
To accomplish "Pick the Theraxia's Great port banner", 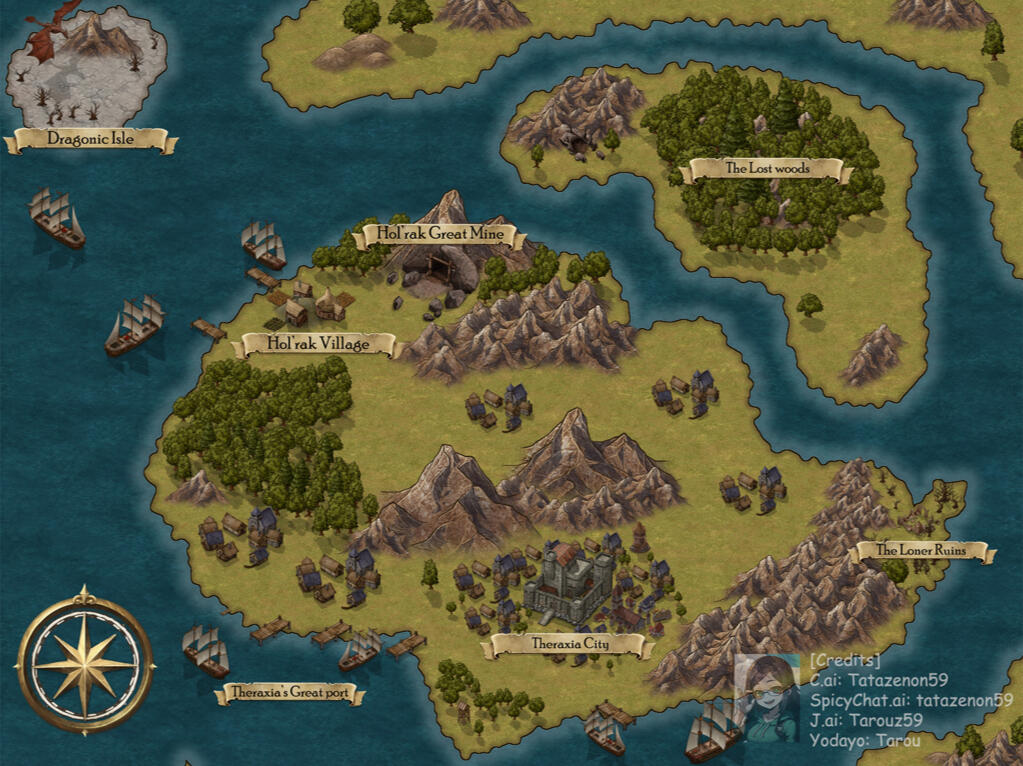I will pos(289,693).
